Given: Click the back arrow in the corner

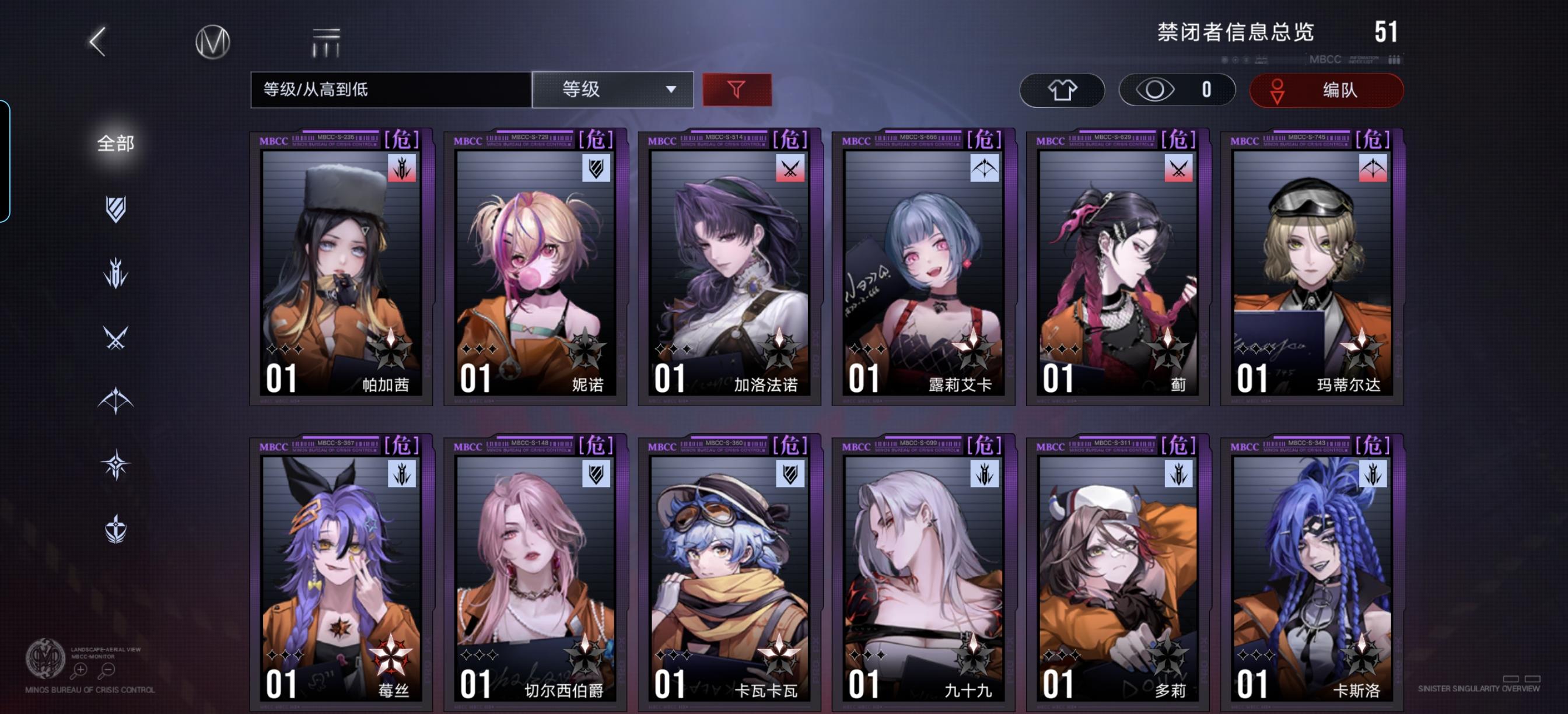Looking at the screenshot, I should tap(97, 43).
